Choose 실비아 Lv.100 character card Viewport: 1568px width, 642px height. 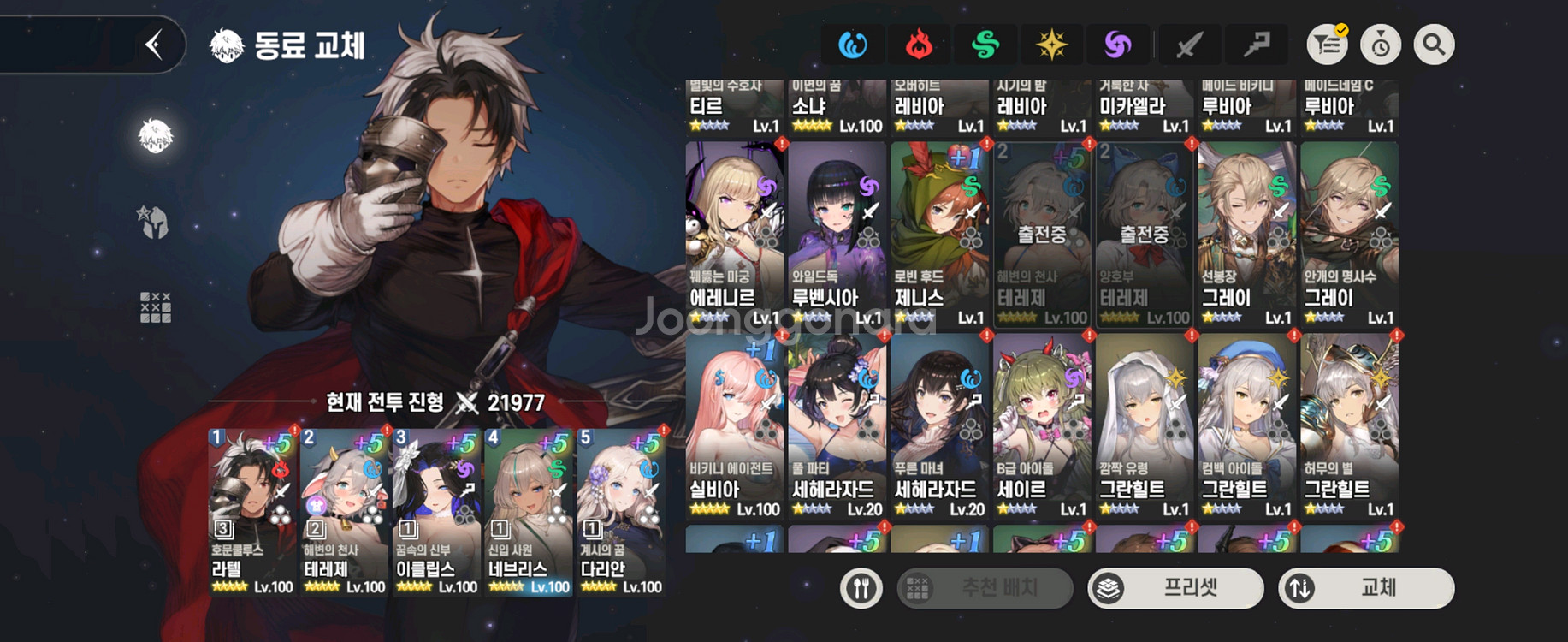click(x=735, y=426)
